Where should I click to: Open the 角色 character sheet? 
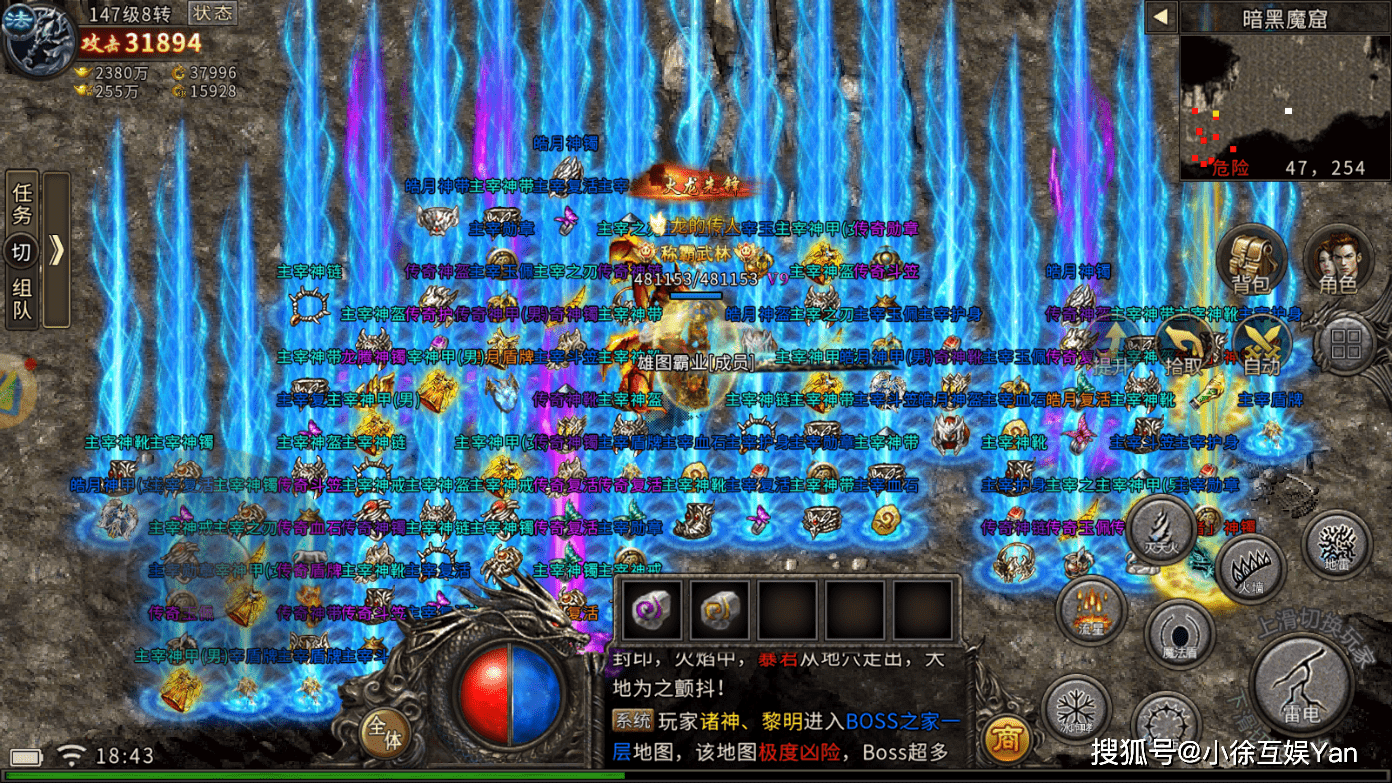point(1337,260)
